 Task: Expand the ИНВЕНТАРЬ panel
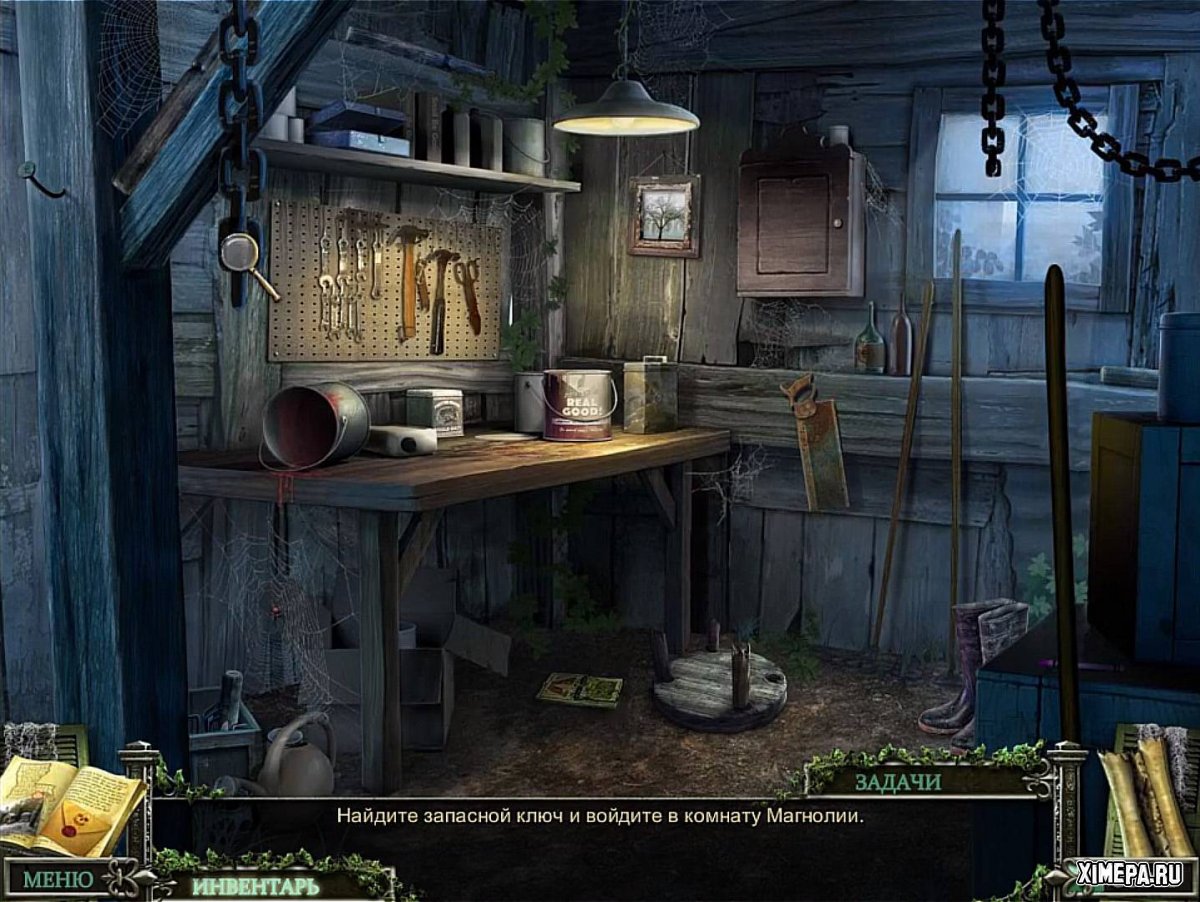tap(256, 886)
